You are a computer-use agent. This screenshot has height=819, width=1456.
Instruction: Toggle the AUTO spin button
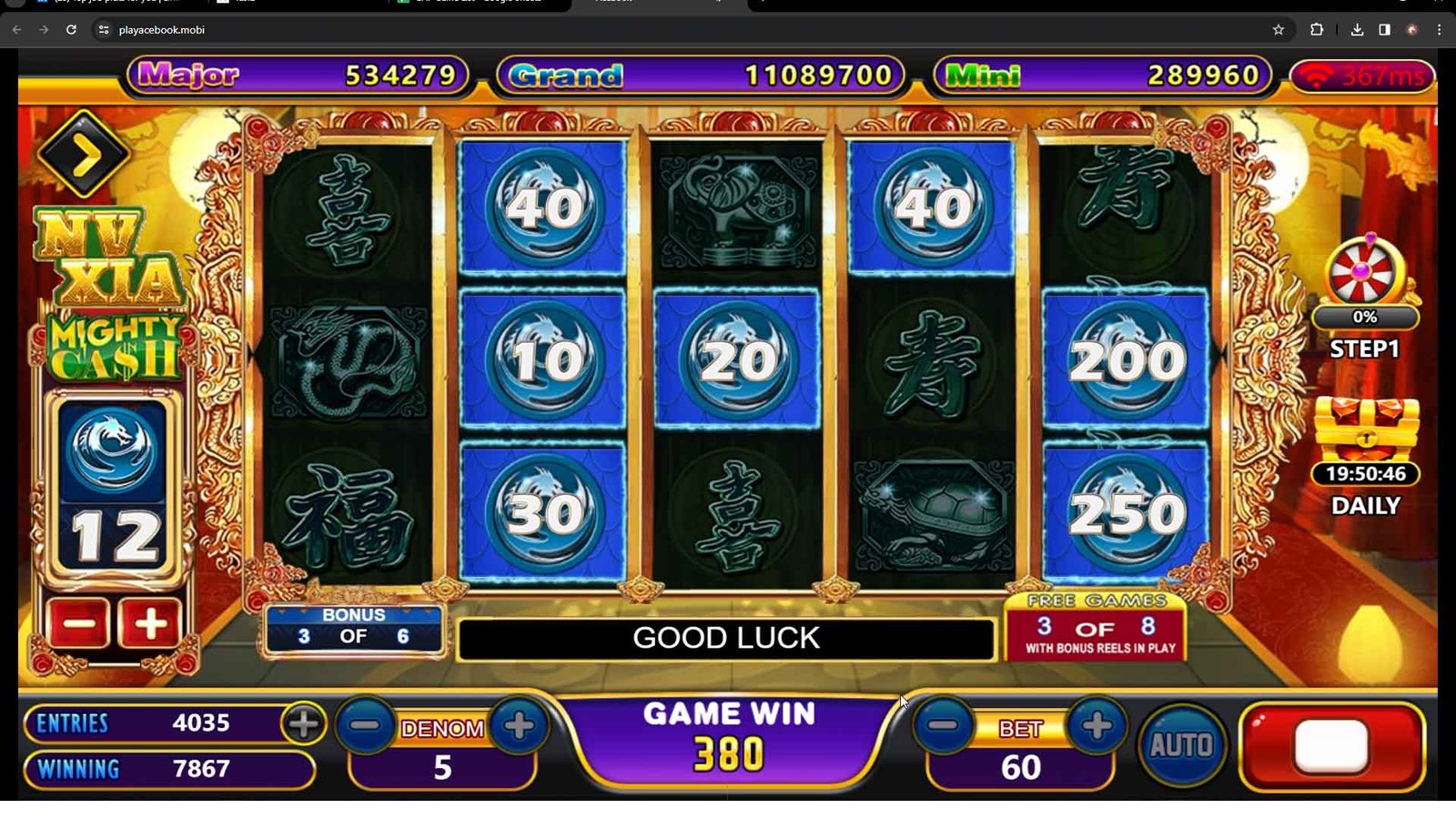[1181, 745]
